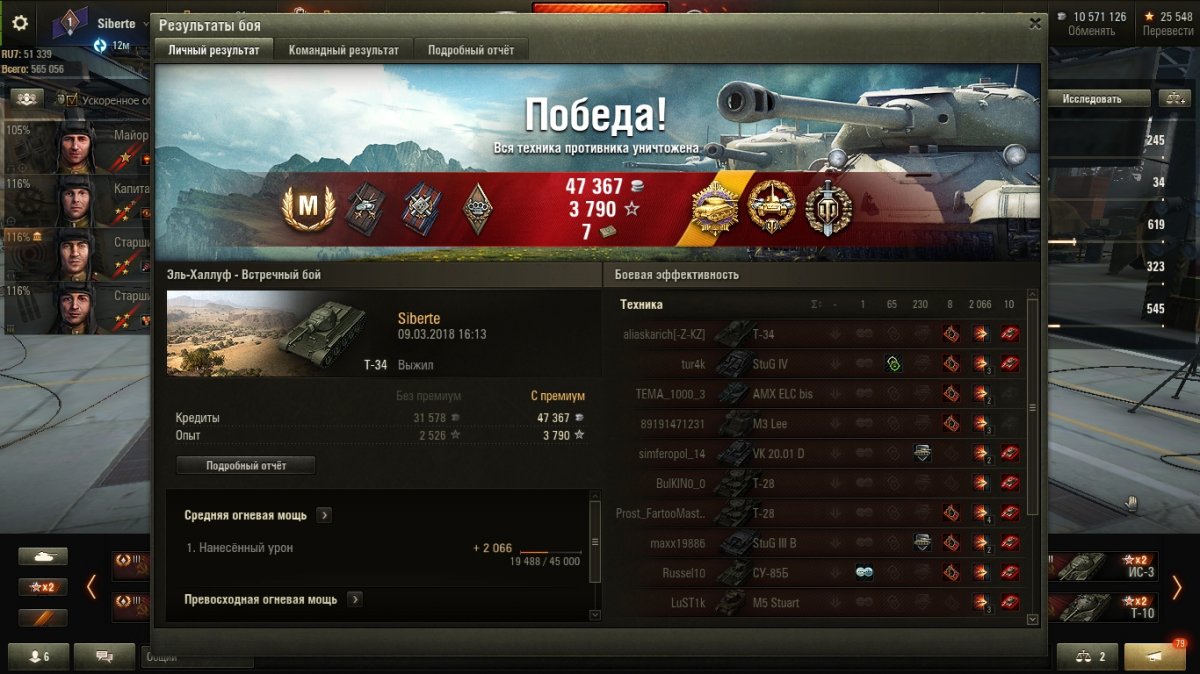Switch to the Командный результат tab

343,50
